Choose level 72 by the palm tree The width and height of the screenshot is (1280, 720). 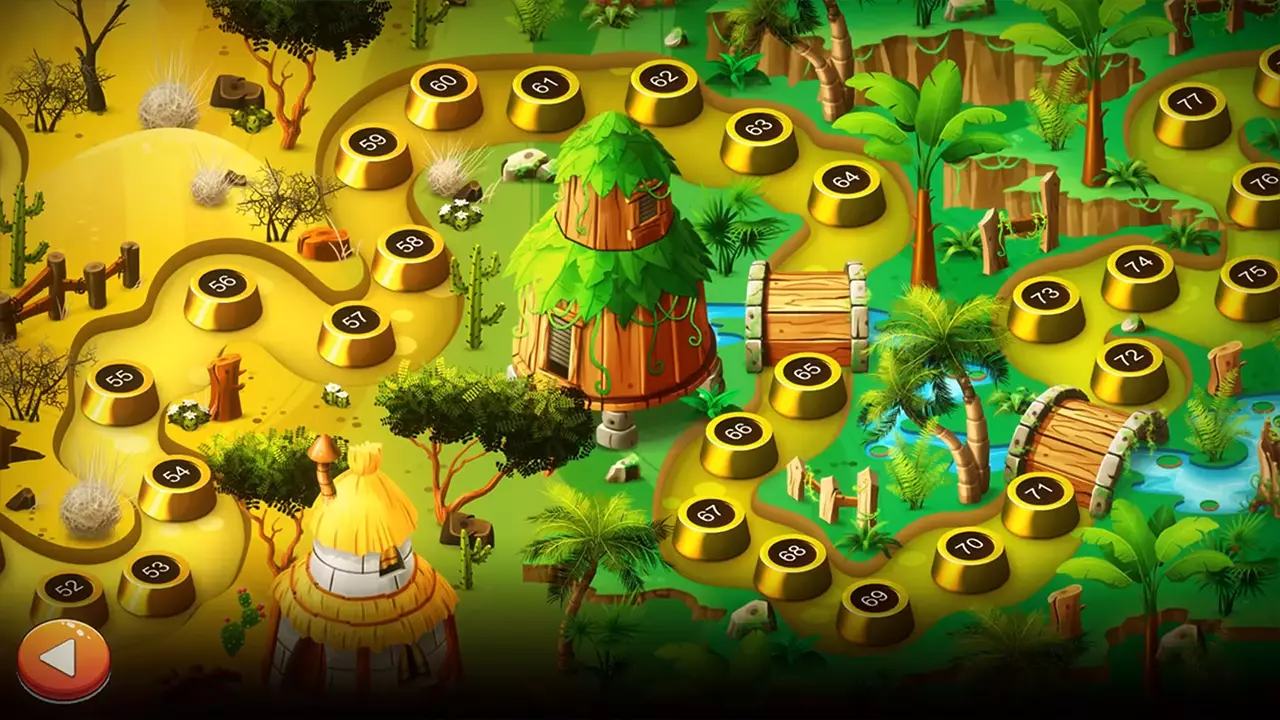tap(1128, 359)
